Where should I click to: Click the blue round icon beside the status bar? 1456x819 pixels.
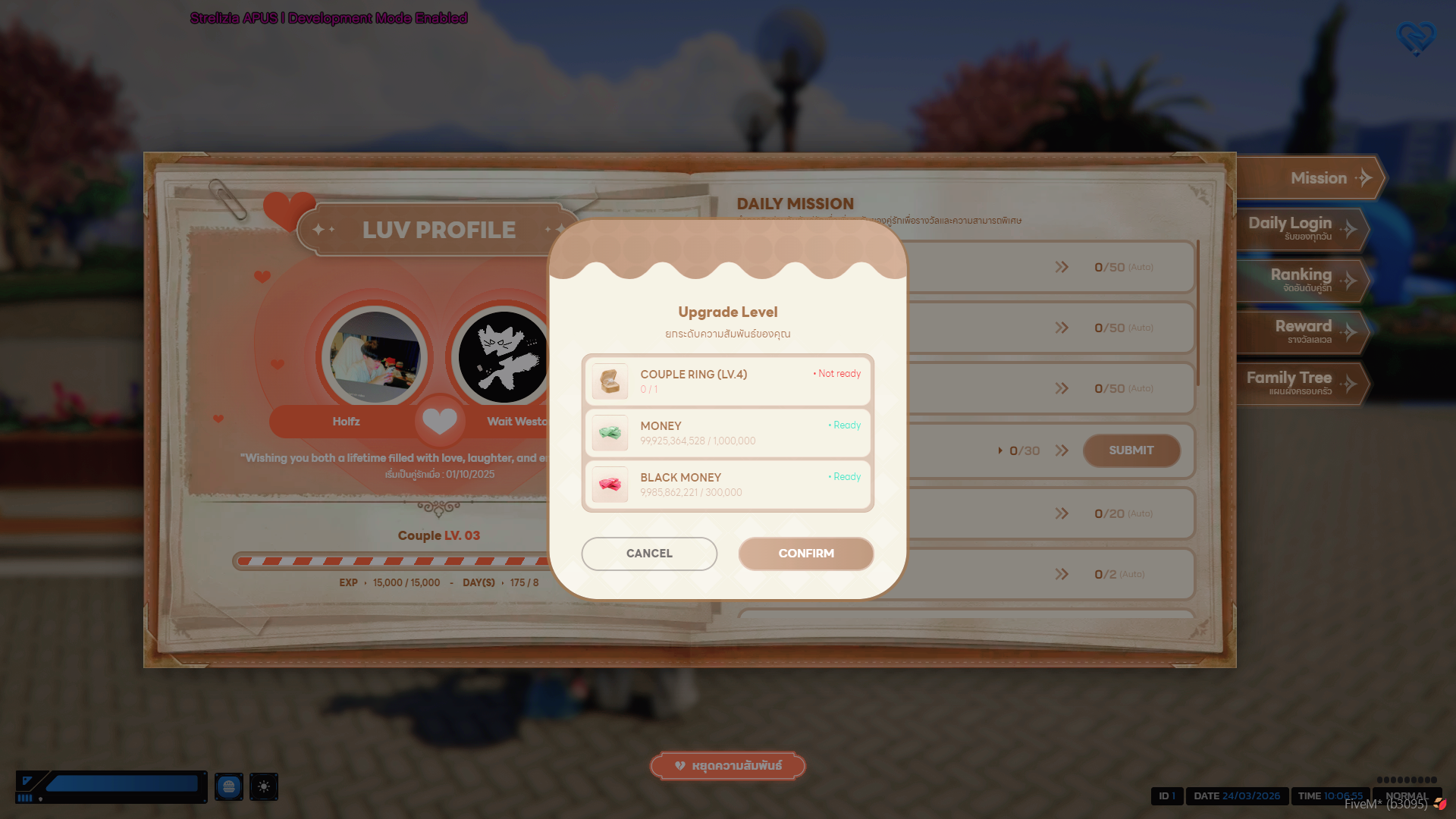pyautogui.click(x=228, y=787)
